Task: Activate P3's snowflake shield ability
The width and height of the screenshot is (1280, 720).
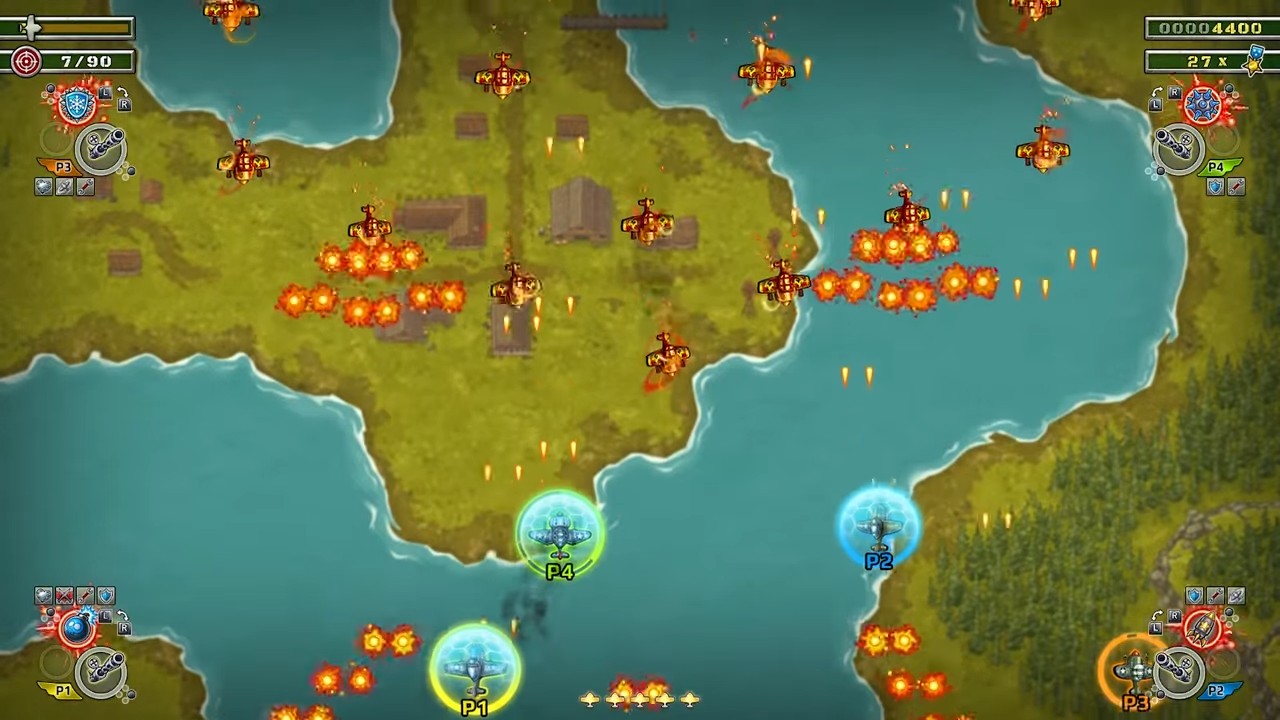Action: [x=76, y=106]
